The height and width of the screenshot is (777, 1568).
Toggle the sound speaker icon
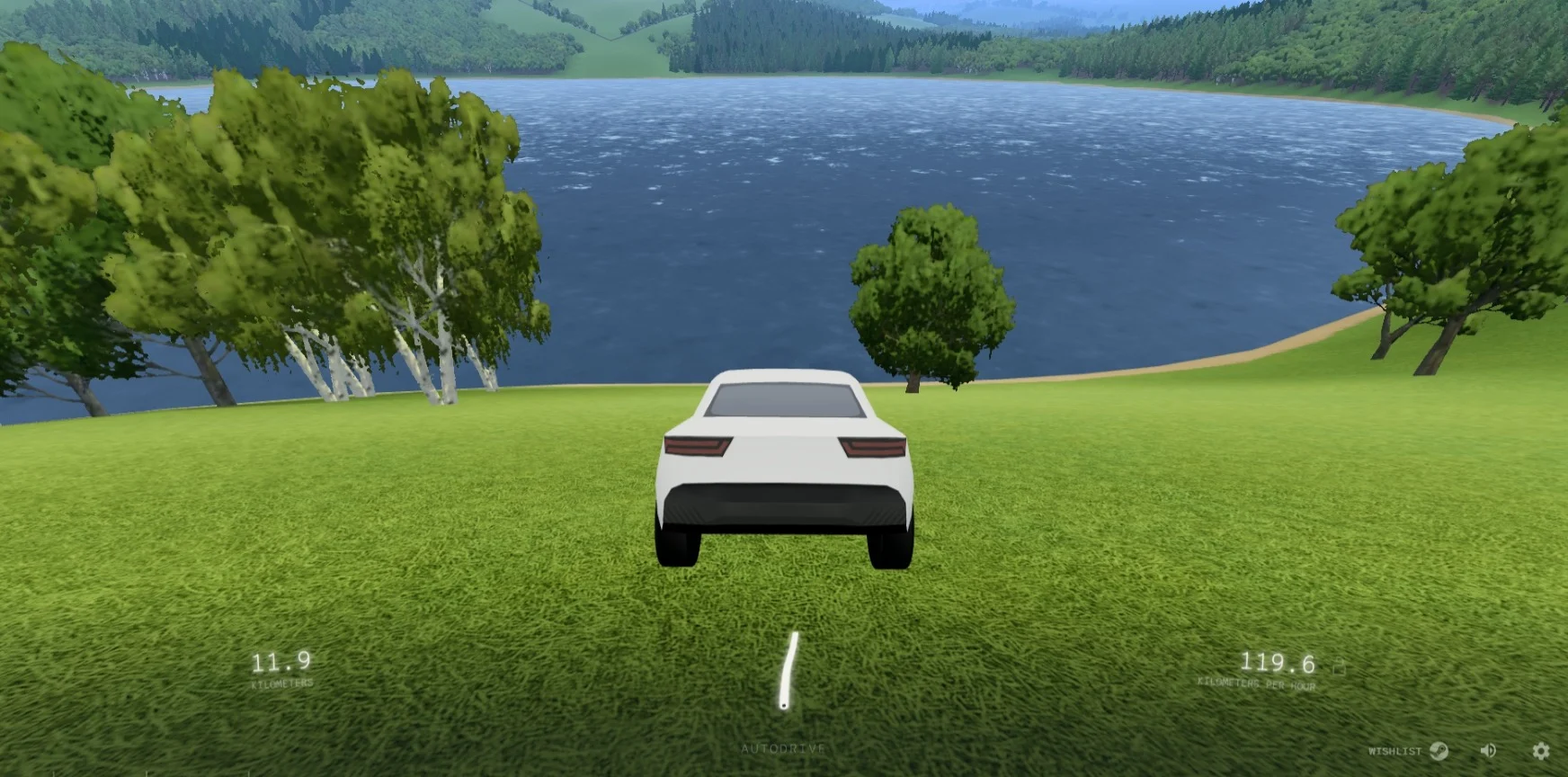tap(1489, 750)
